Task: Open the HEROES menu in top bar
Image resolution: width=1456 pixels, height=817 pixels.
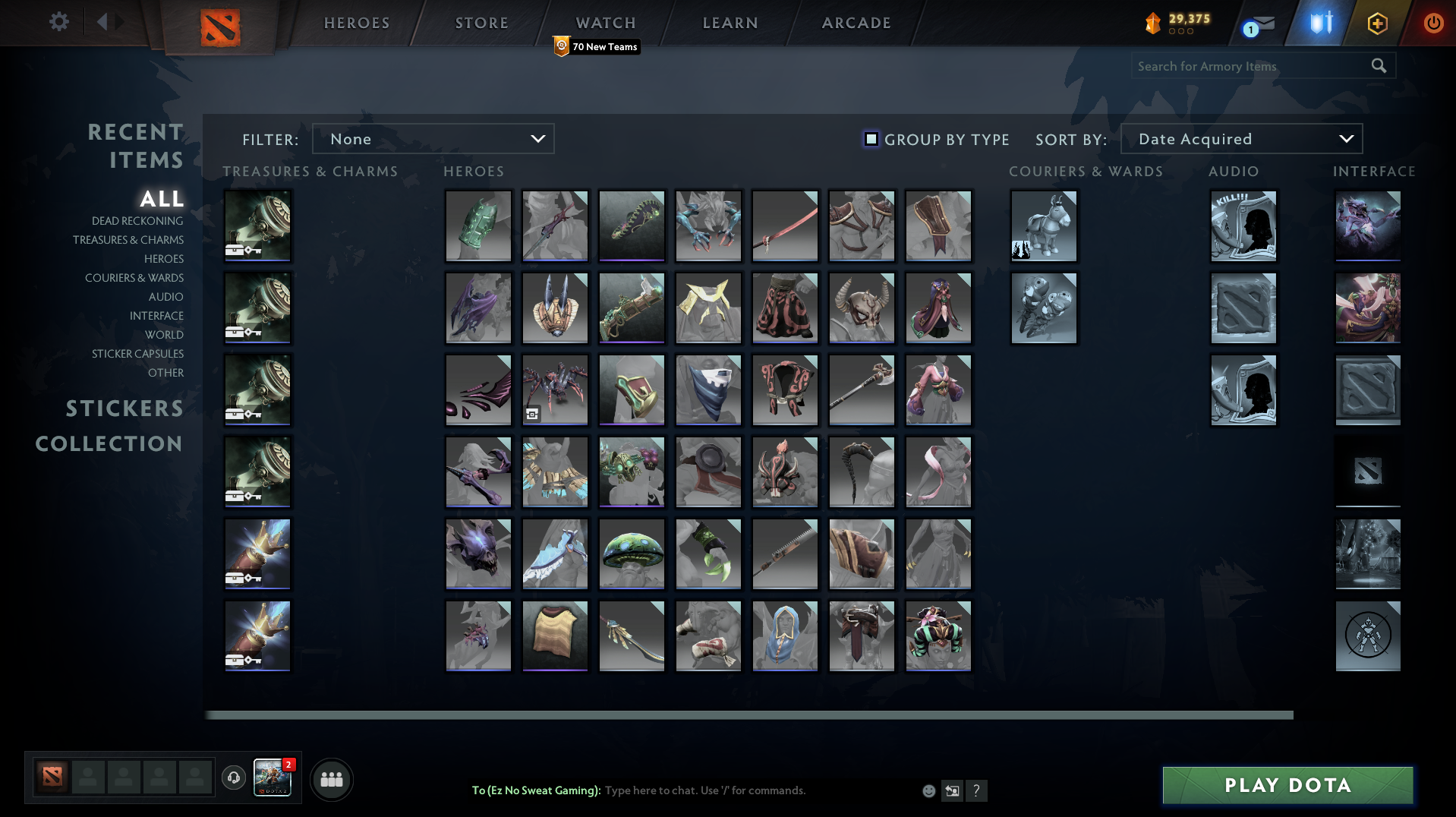Action: [356, 22]
